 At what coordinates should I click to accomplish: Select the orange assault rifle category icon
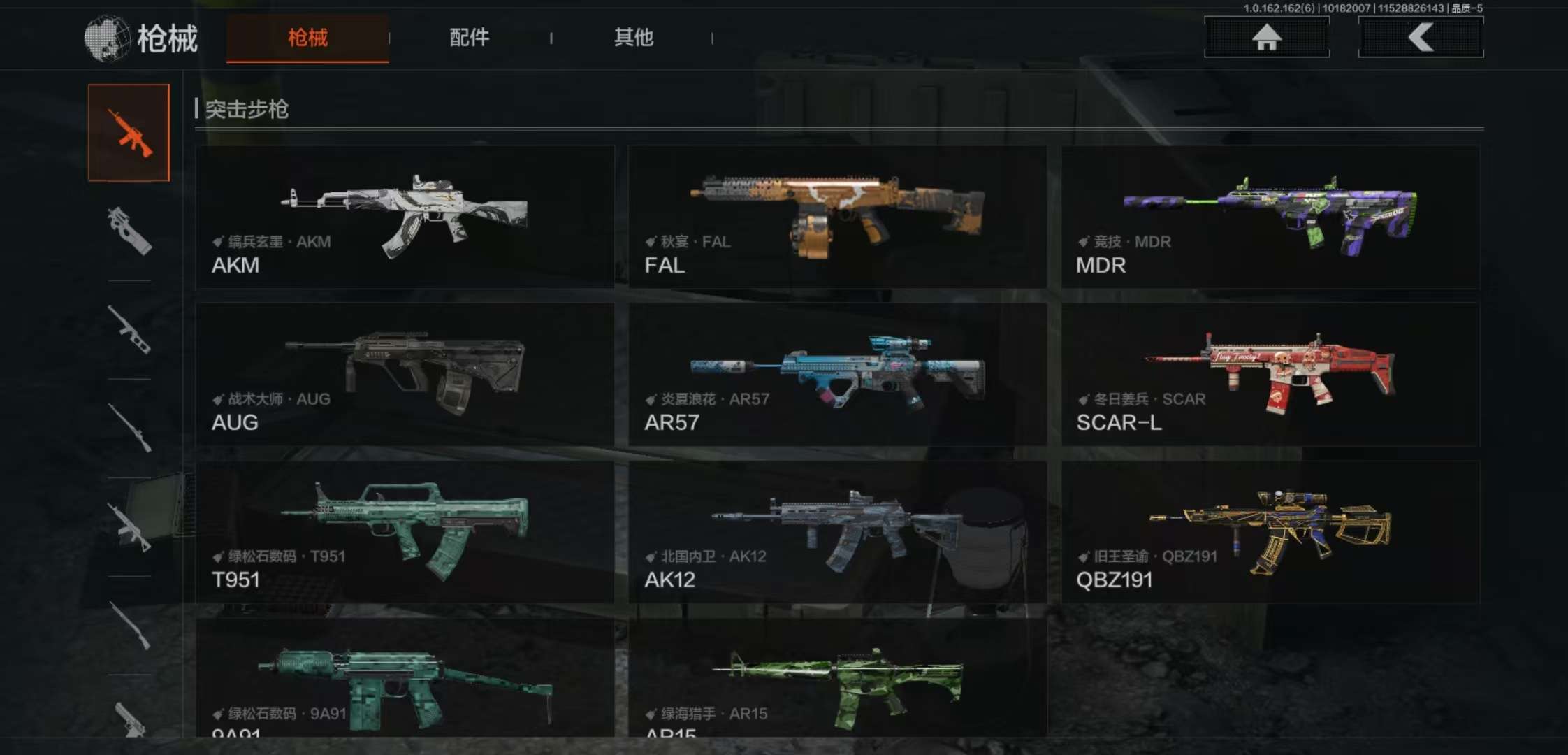129,133
